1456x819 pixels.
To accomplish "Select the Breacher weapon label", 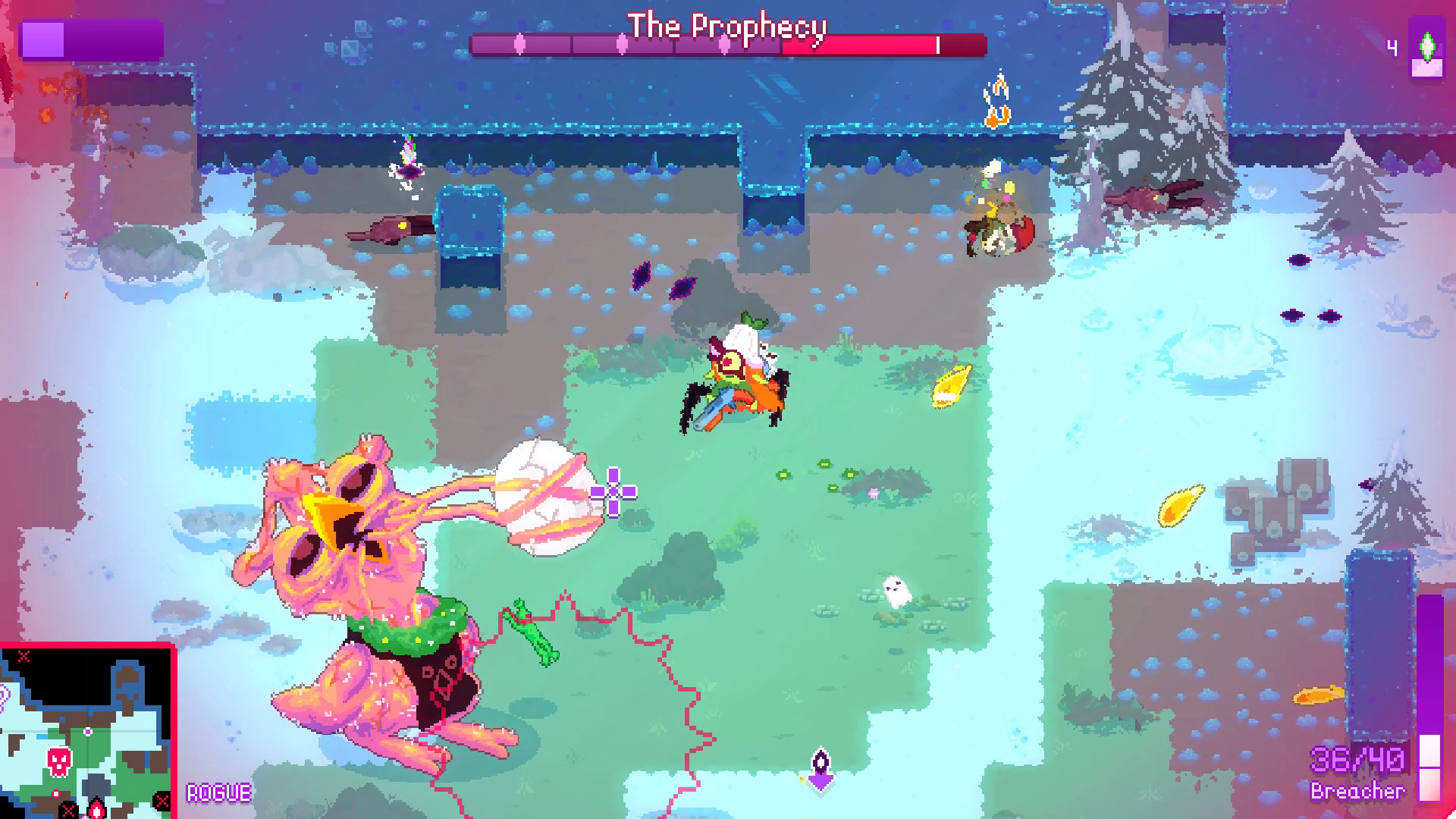I will tap(1357, 791).
